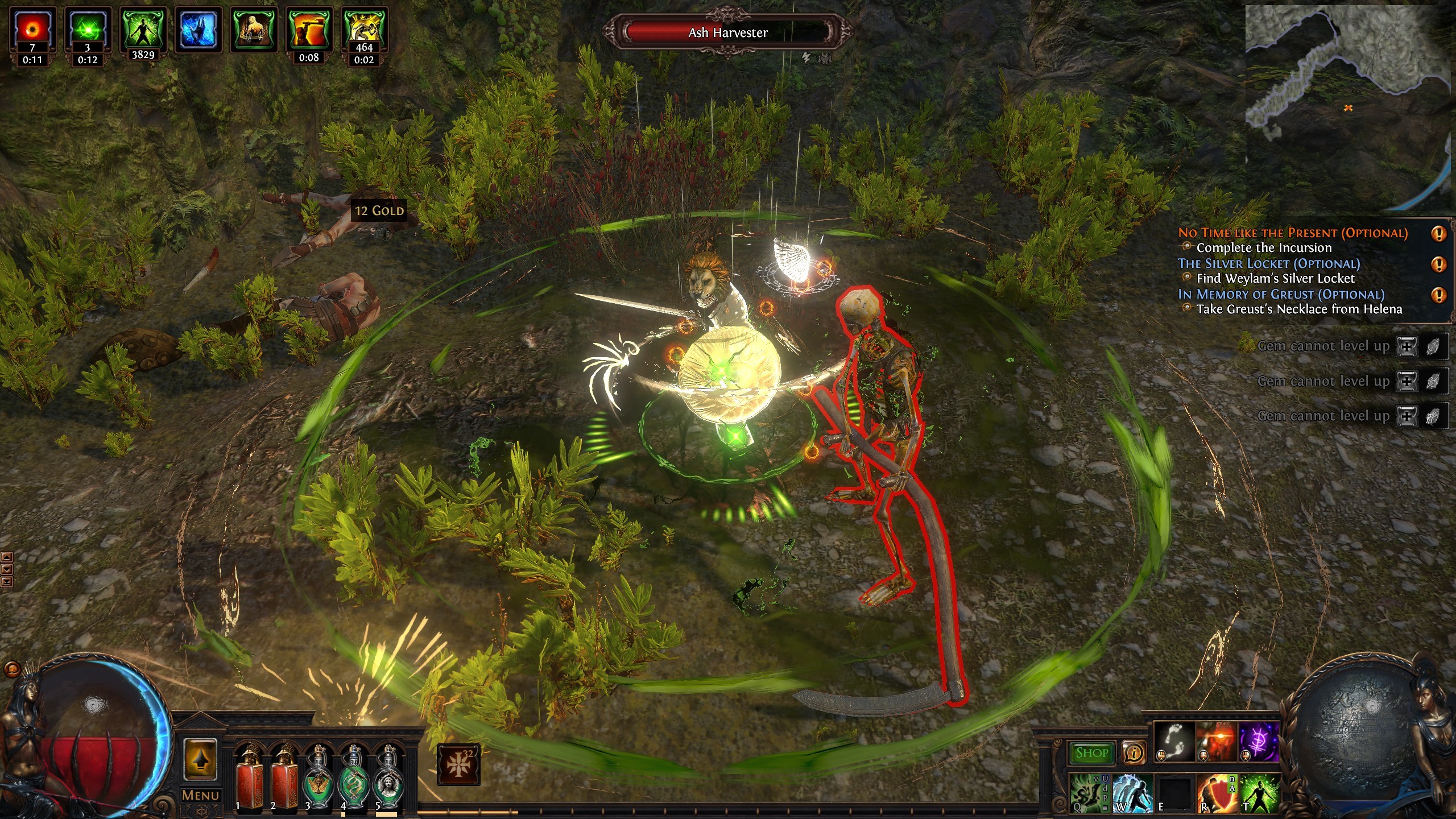
Task: Open the Menu button
Action: point(200,795)
